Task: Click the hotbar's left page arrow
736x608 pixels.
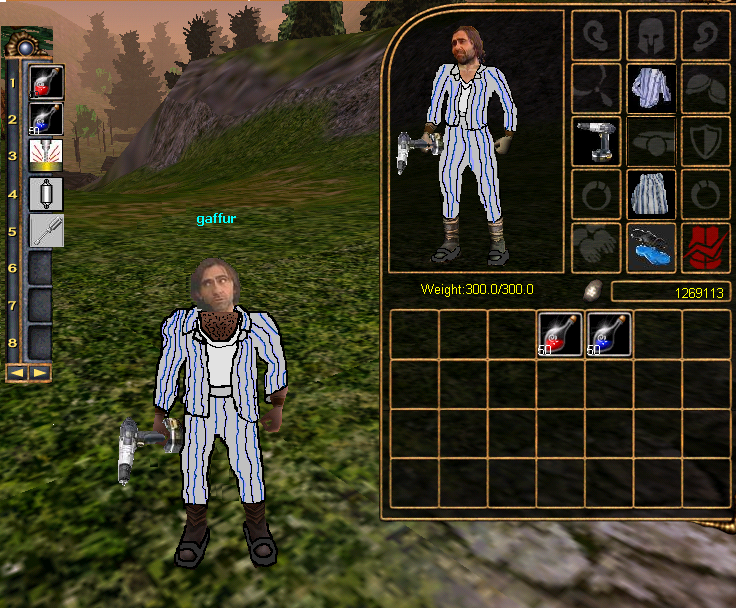Action: coord(17,373)
